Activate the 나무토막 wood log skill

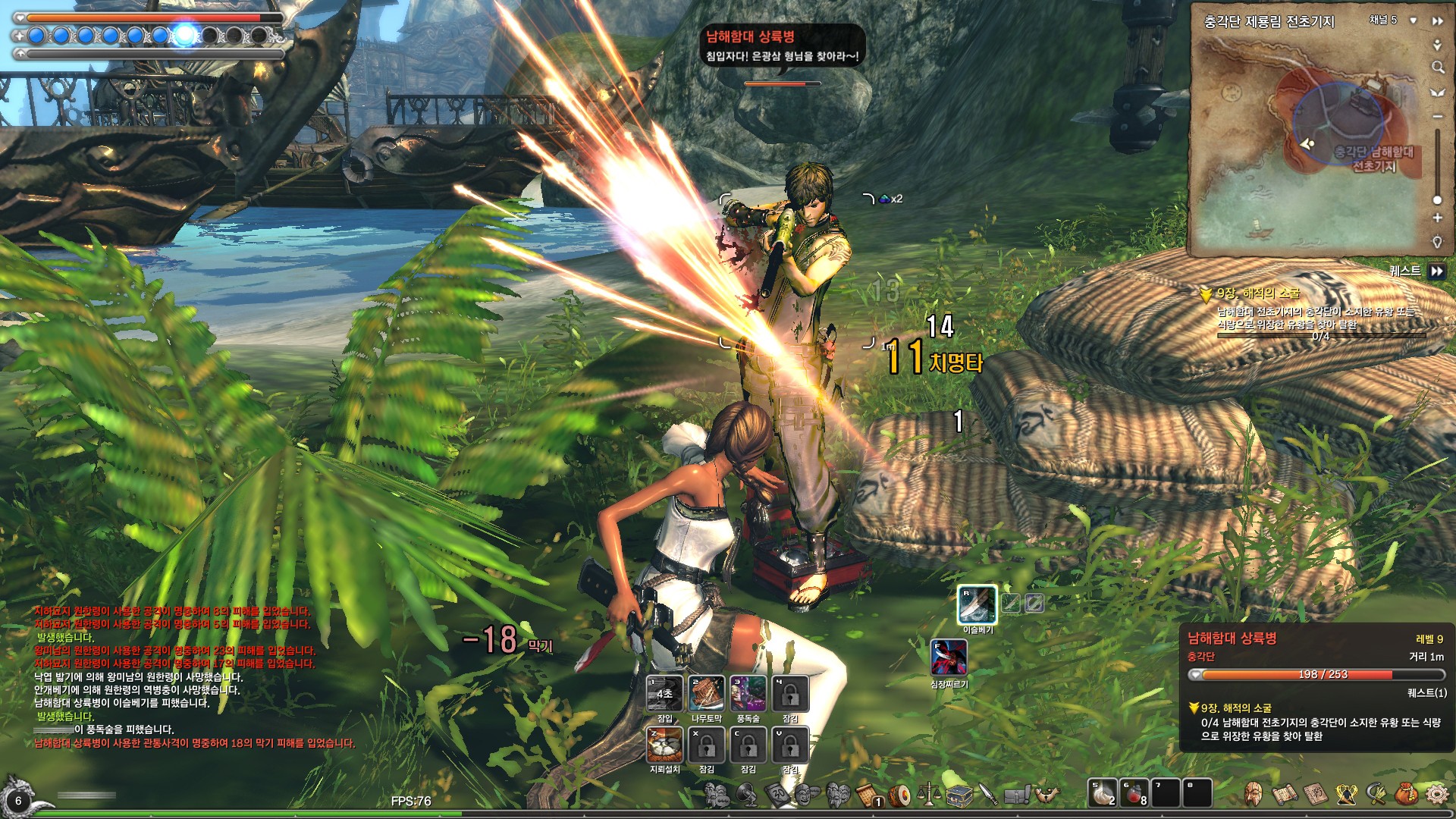(x=706, y=693)
